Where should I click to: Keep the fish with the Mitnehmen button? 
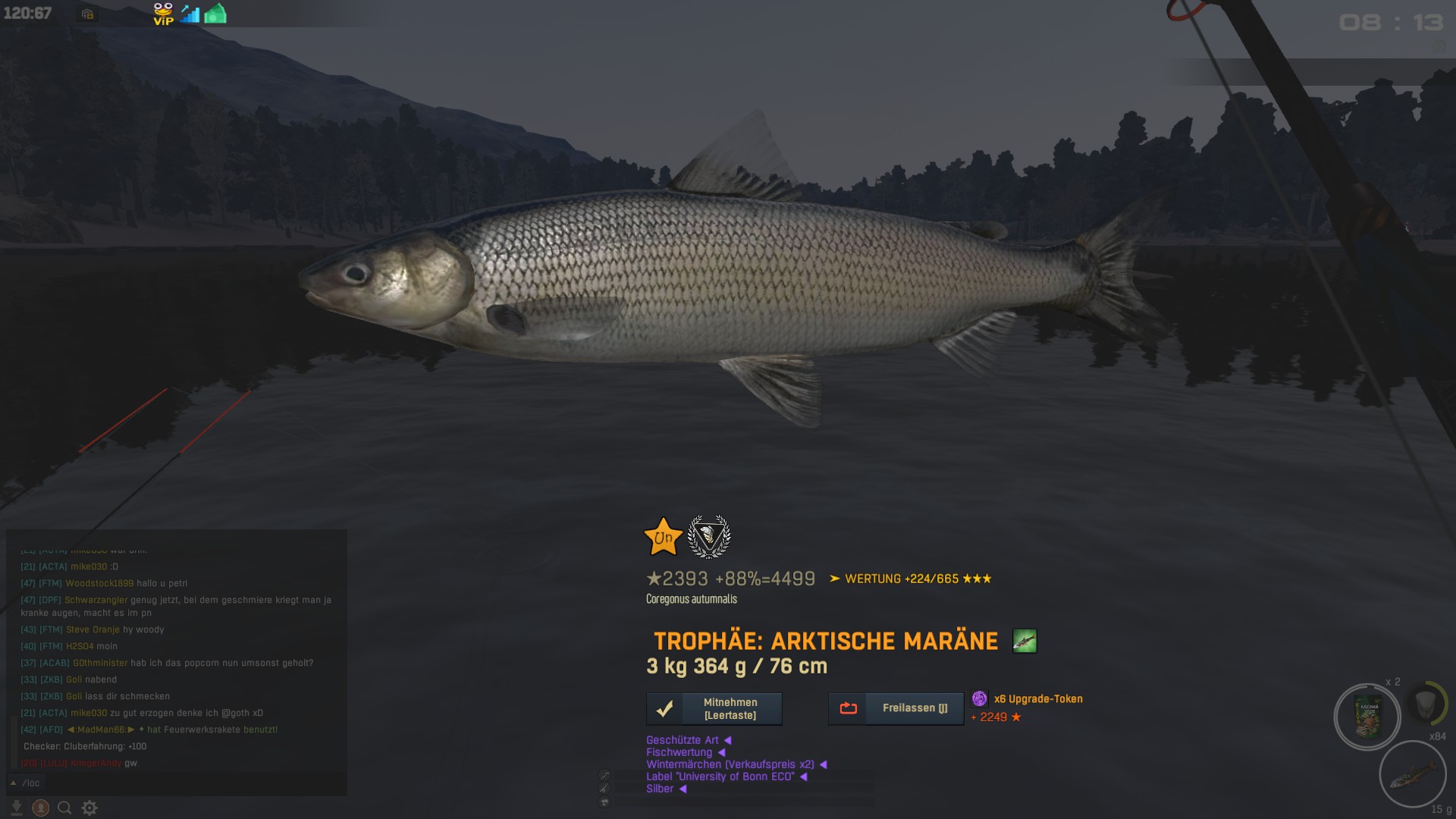(x=714, y=709)
